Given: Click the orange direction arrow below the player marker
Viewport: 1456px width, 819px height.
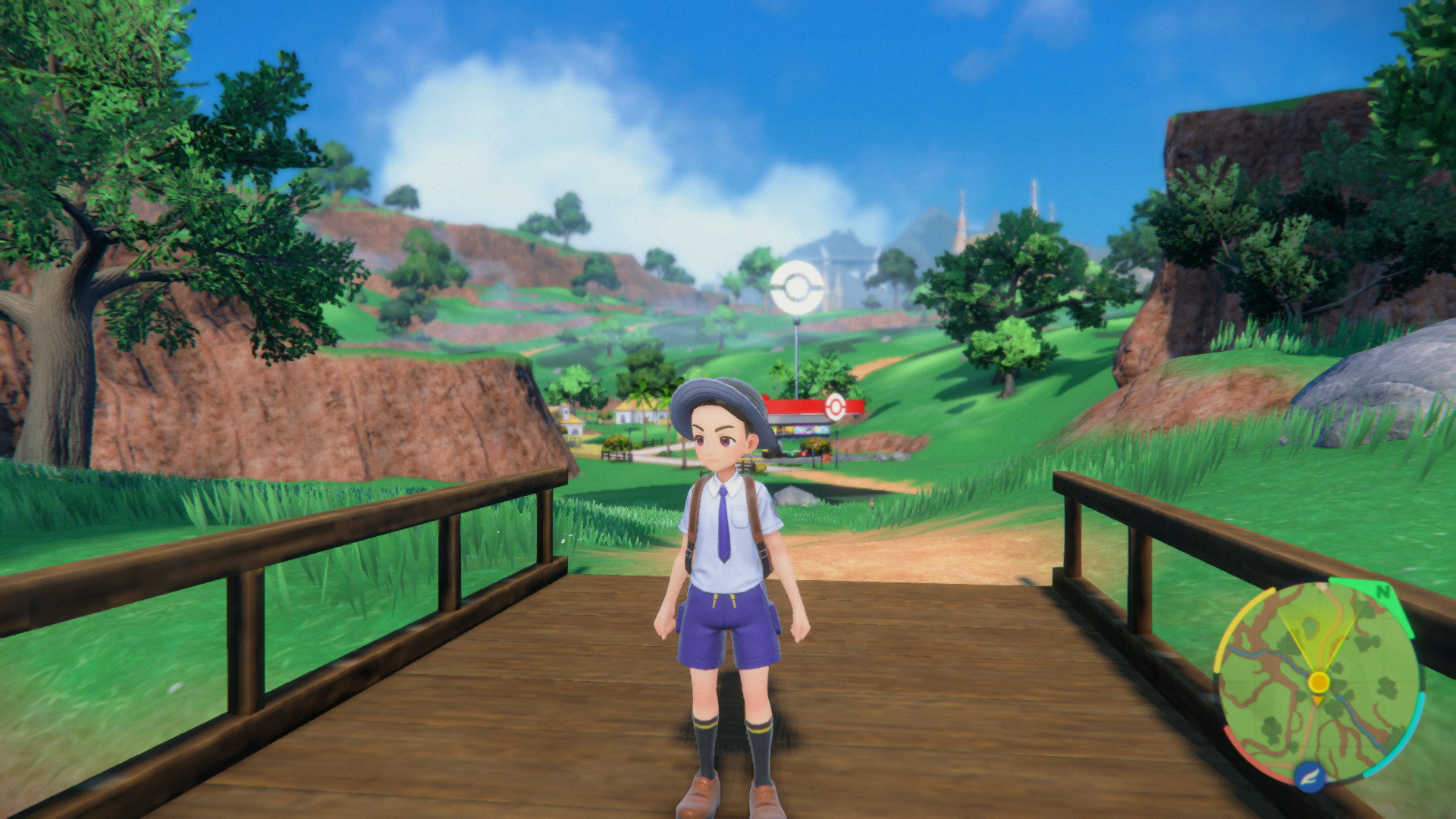Looking at the screenshot, I should pos(1316,699).
